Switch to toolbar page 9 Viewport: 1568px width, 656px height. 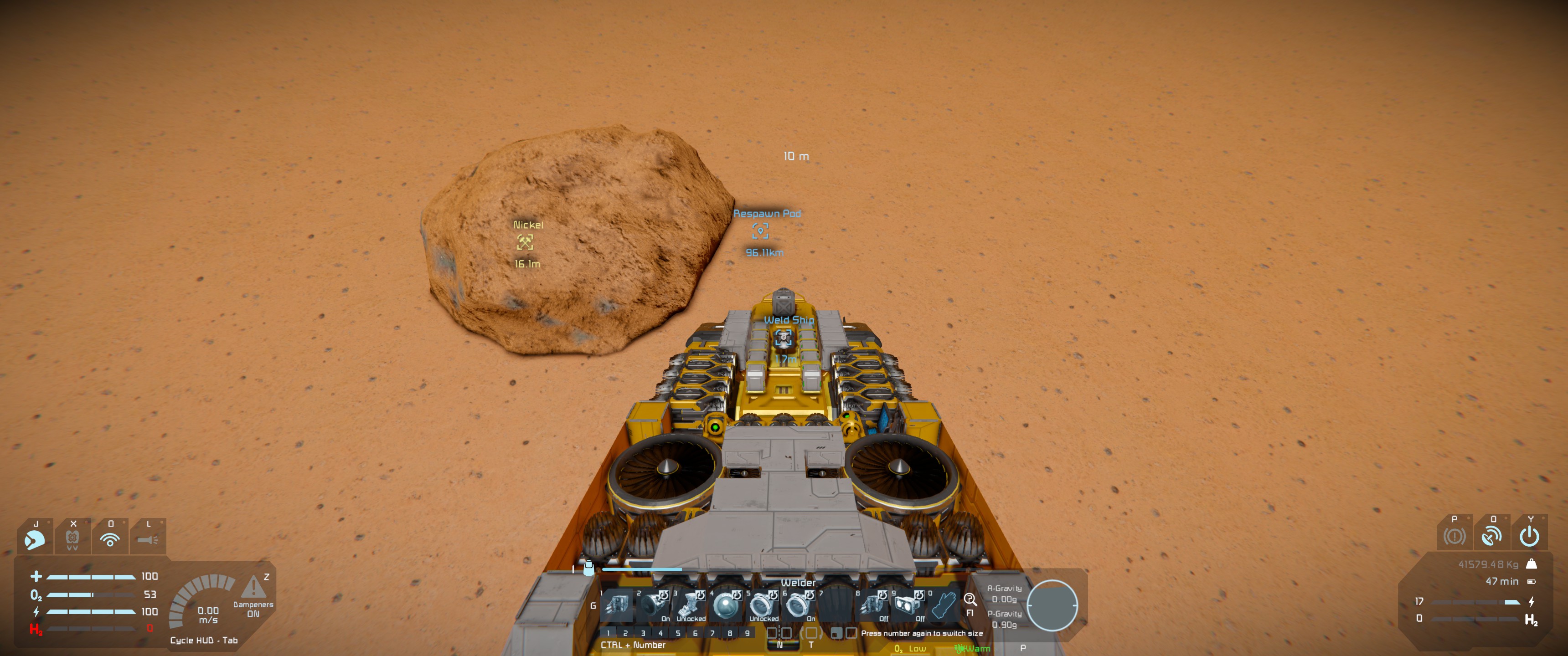point(748,633)
